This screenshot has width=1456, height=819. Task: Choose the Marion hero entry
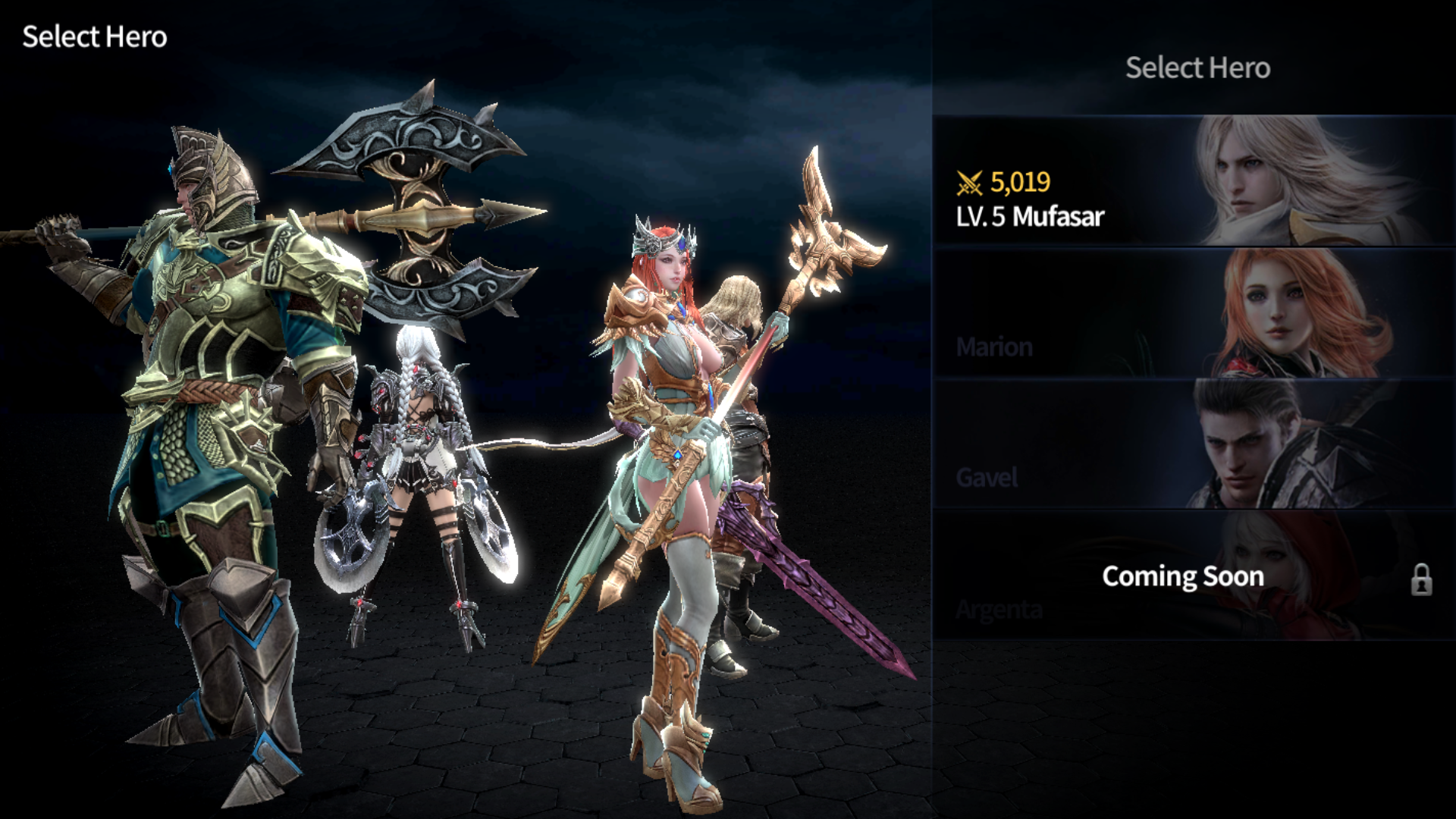click(1194, 314)
